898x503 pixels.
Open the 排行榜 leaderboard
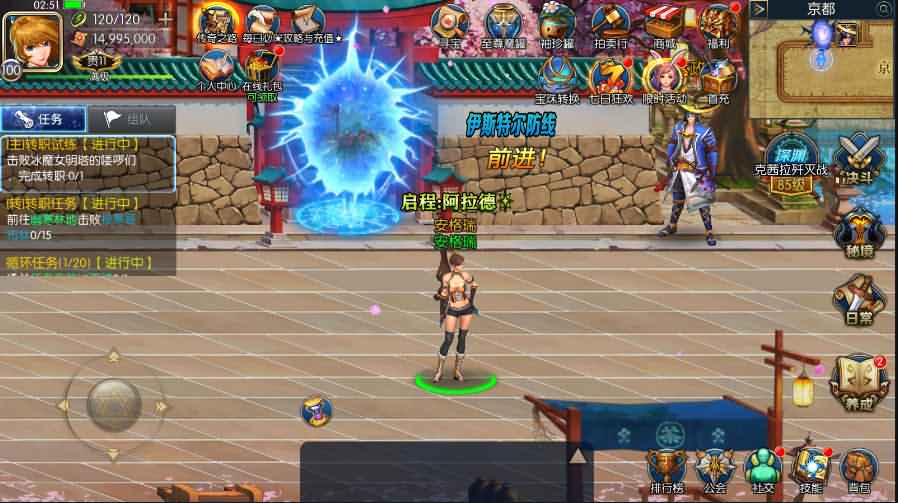click(666, 468)
